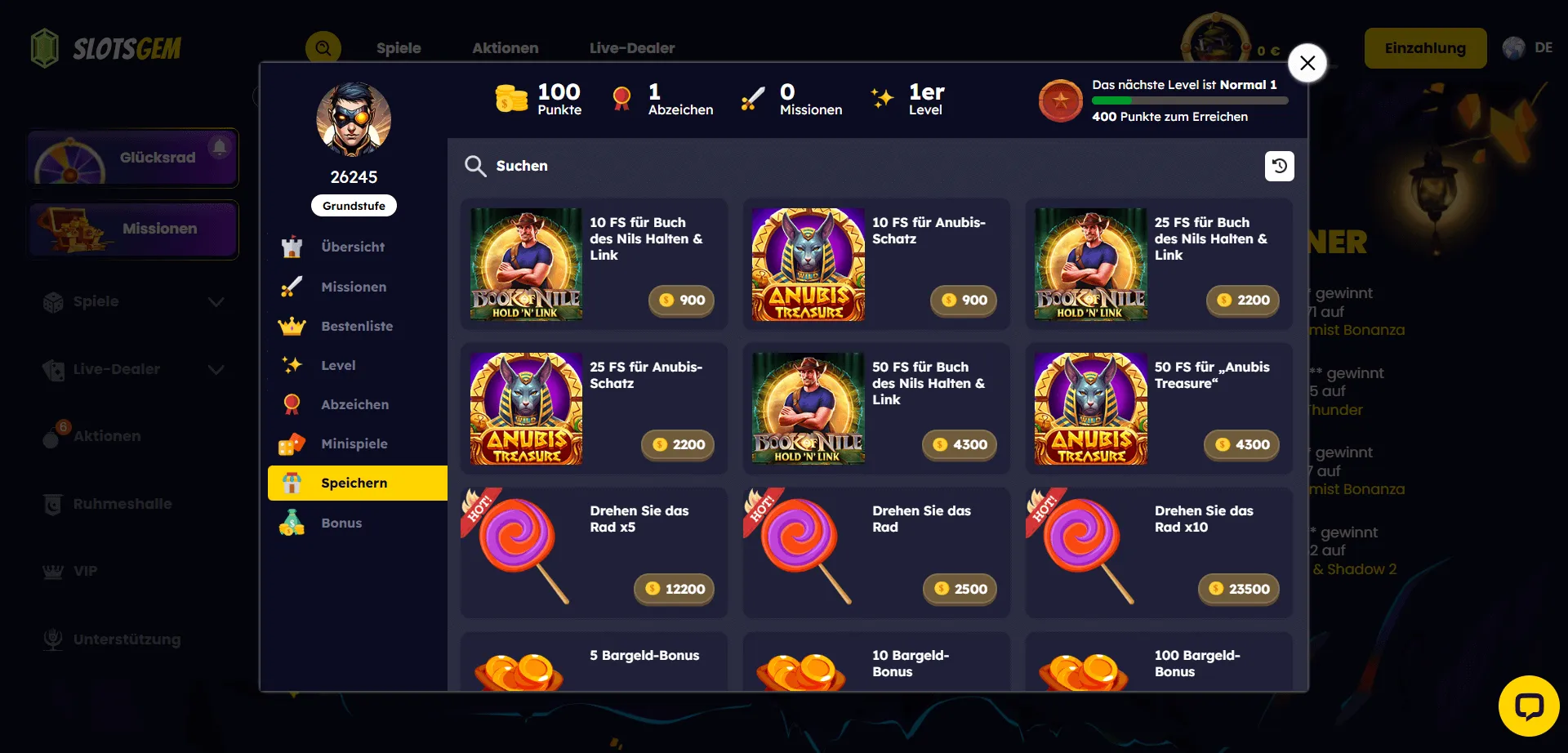Screen dimensions: 1568x753
Task: Activate the Missionen panel in the left sidebar
Action: tap(132, 229)
